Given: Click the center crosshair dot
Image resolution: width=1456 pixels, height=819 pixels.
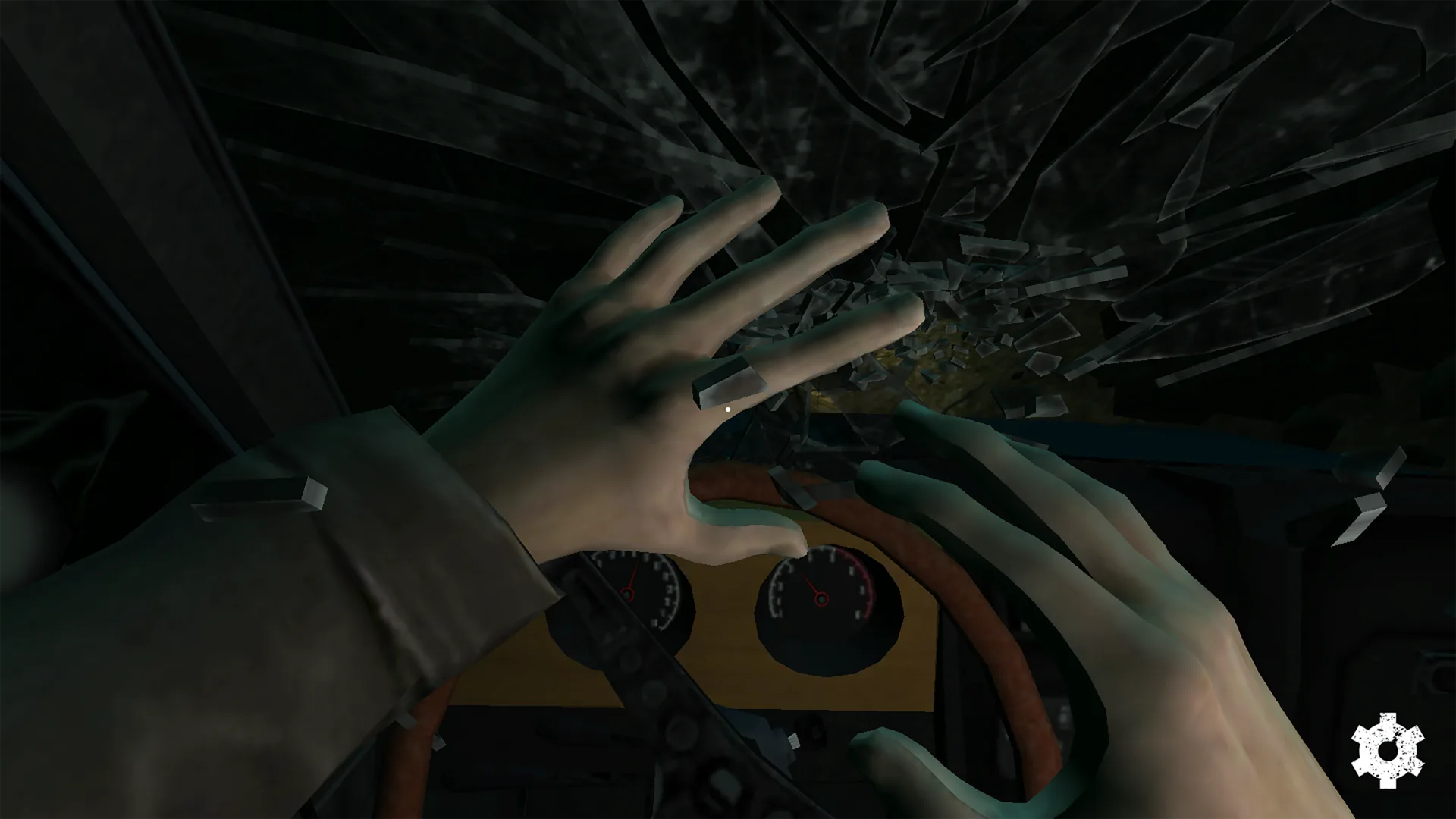Looking at the screenshot, I should pos(727,409).
